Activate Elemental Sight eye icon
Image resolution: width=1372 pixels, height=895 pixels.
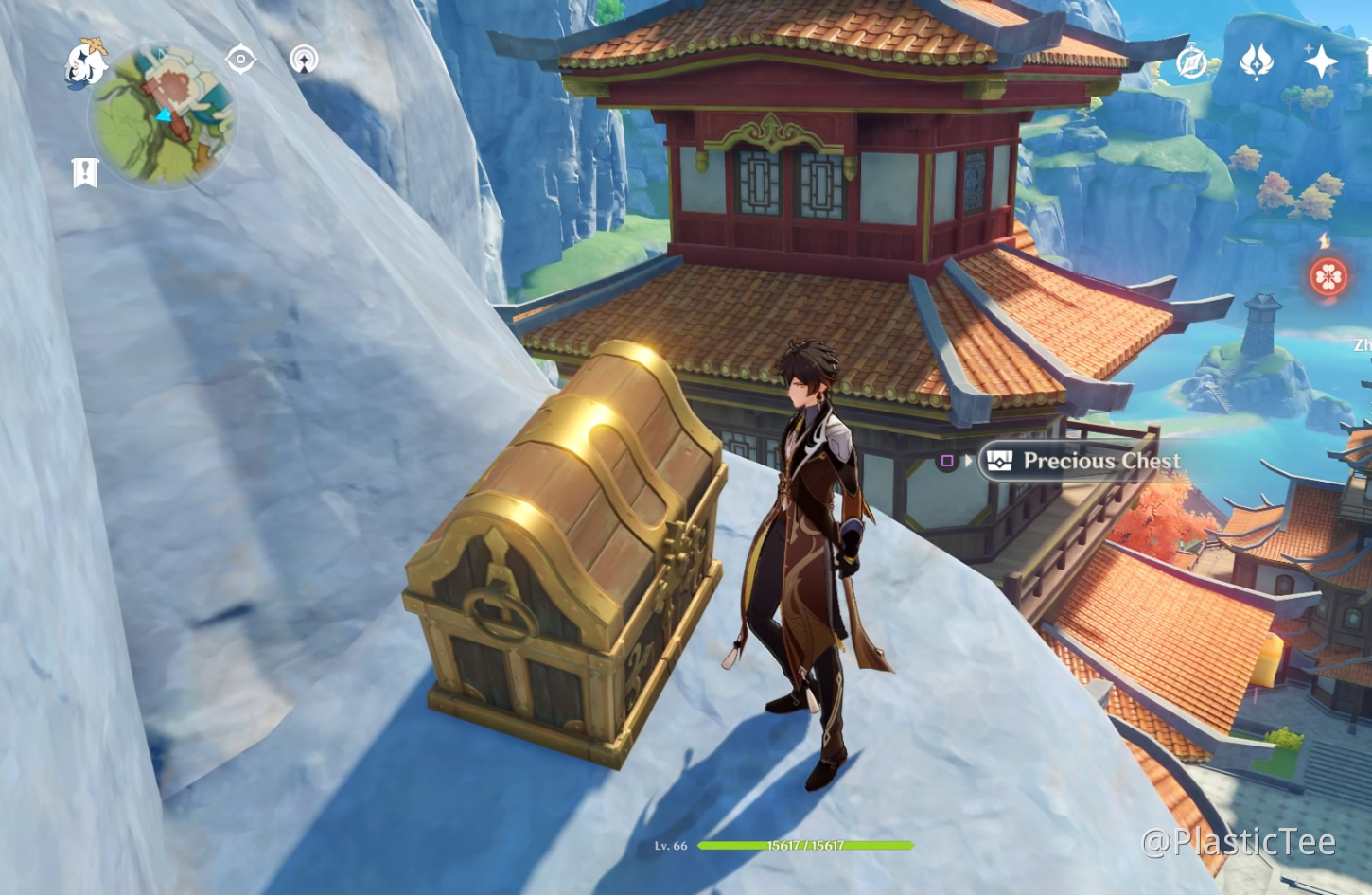tap(239, 60)
